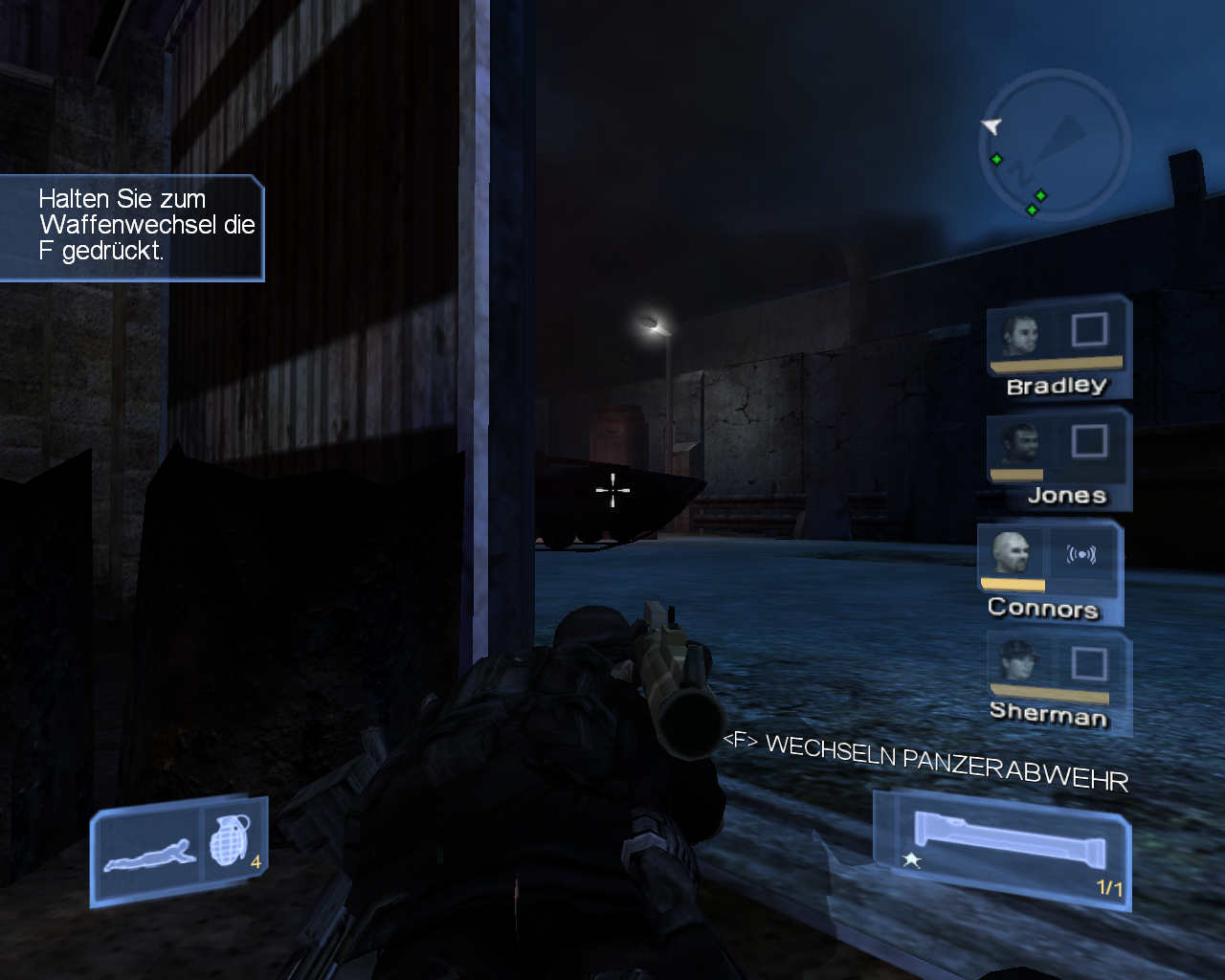Pick Sherman from the squad list
Image resolution: width=1225 pixels, height=980 pixels.
[1058, 682]
